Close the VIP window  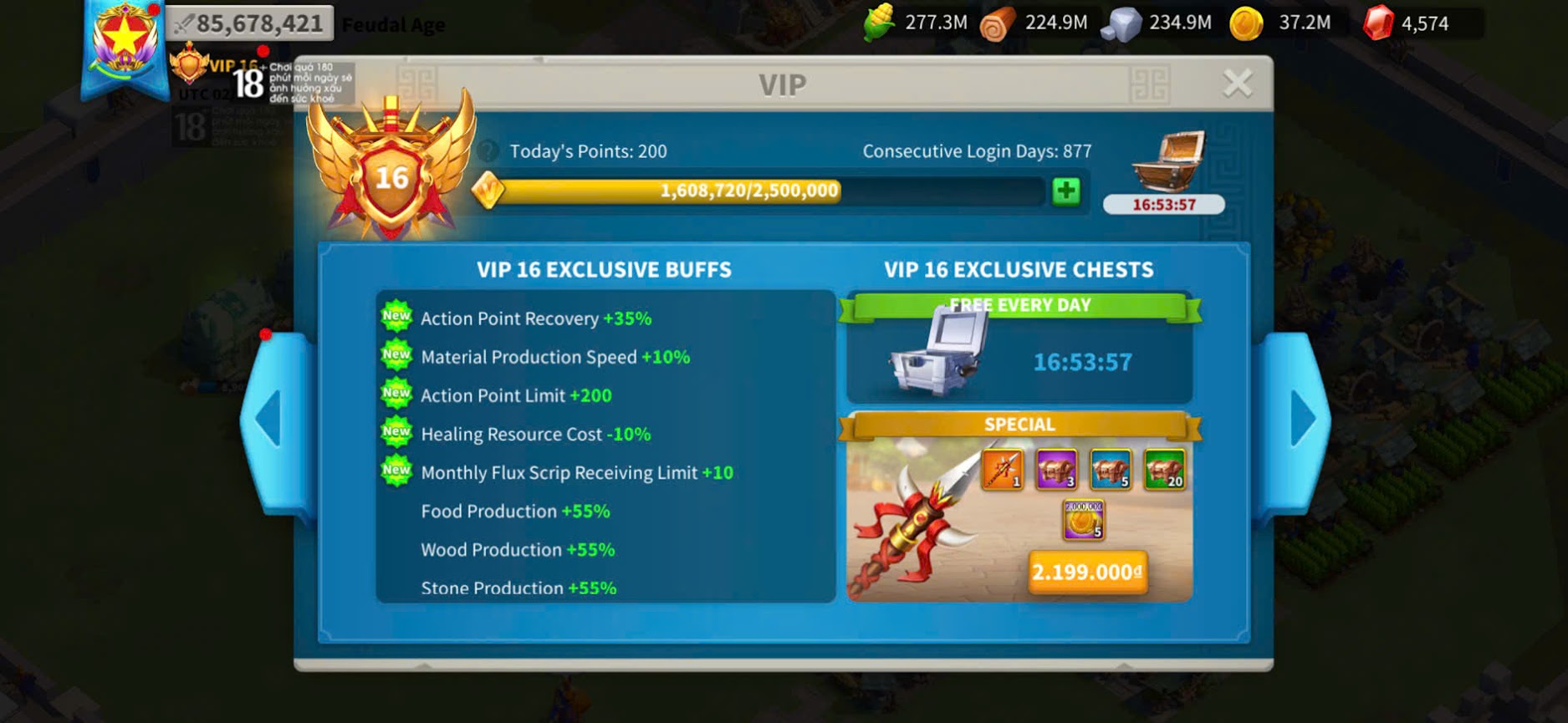pyautogui.click(x=1237, y=84)
